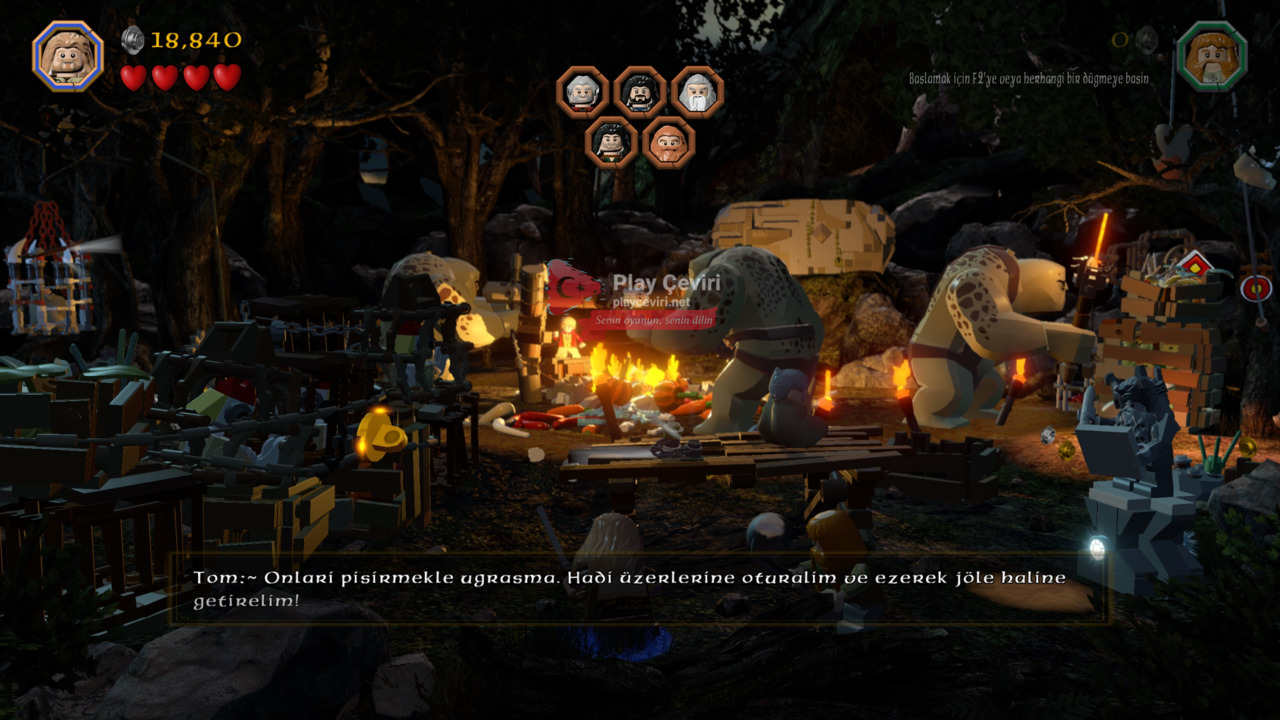The width and height of the screenshot is (1280, 720).
Task: Open the Play Çeviri watermark logo
Action: (x=633, y=289)
